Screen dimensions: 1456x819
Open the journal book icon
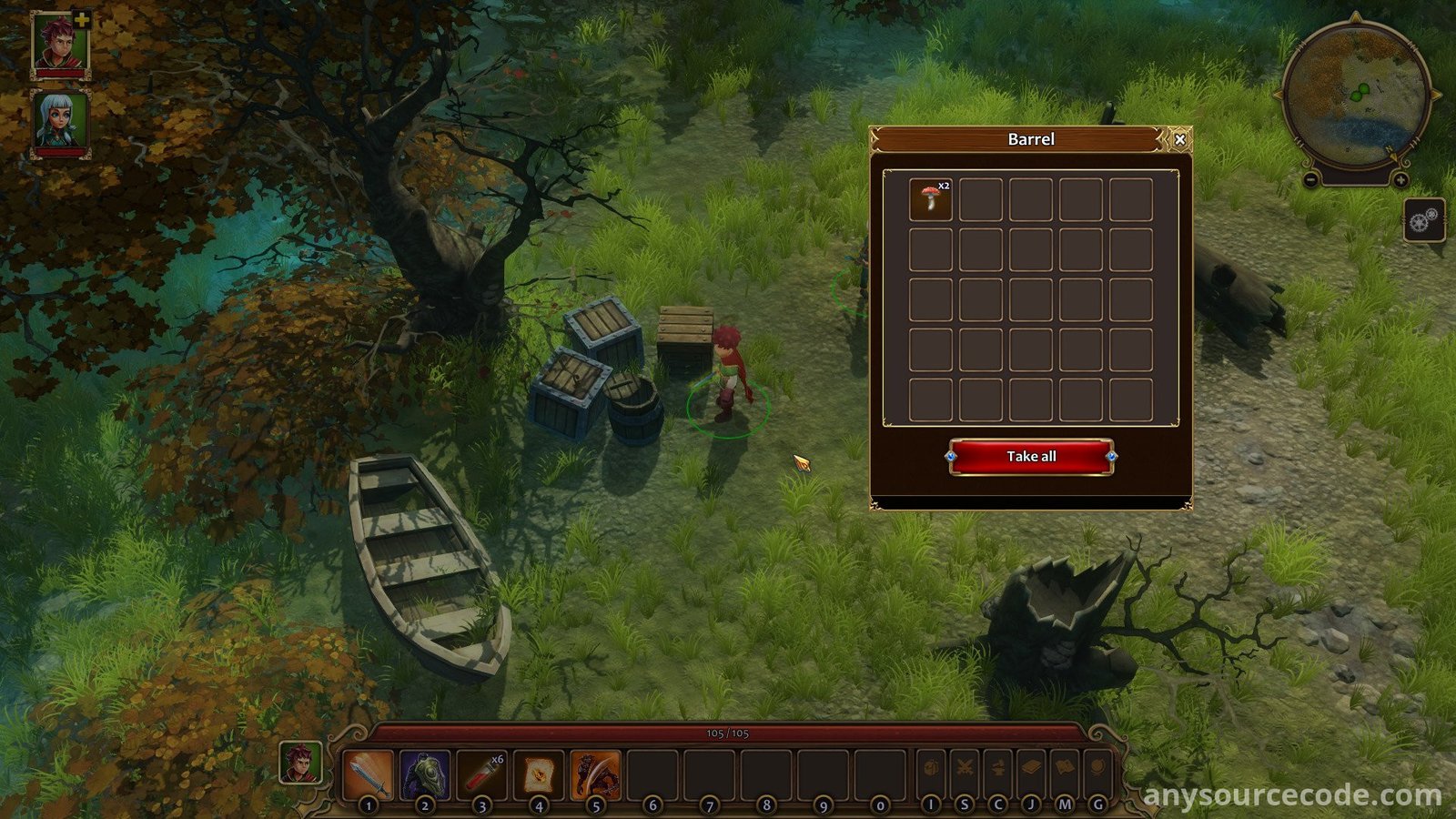(1031, 769)
